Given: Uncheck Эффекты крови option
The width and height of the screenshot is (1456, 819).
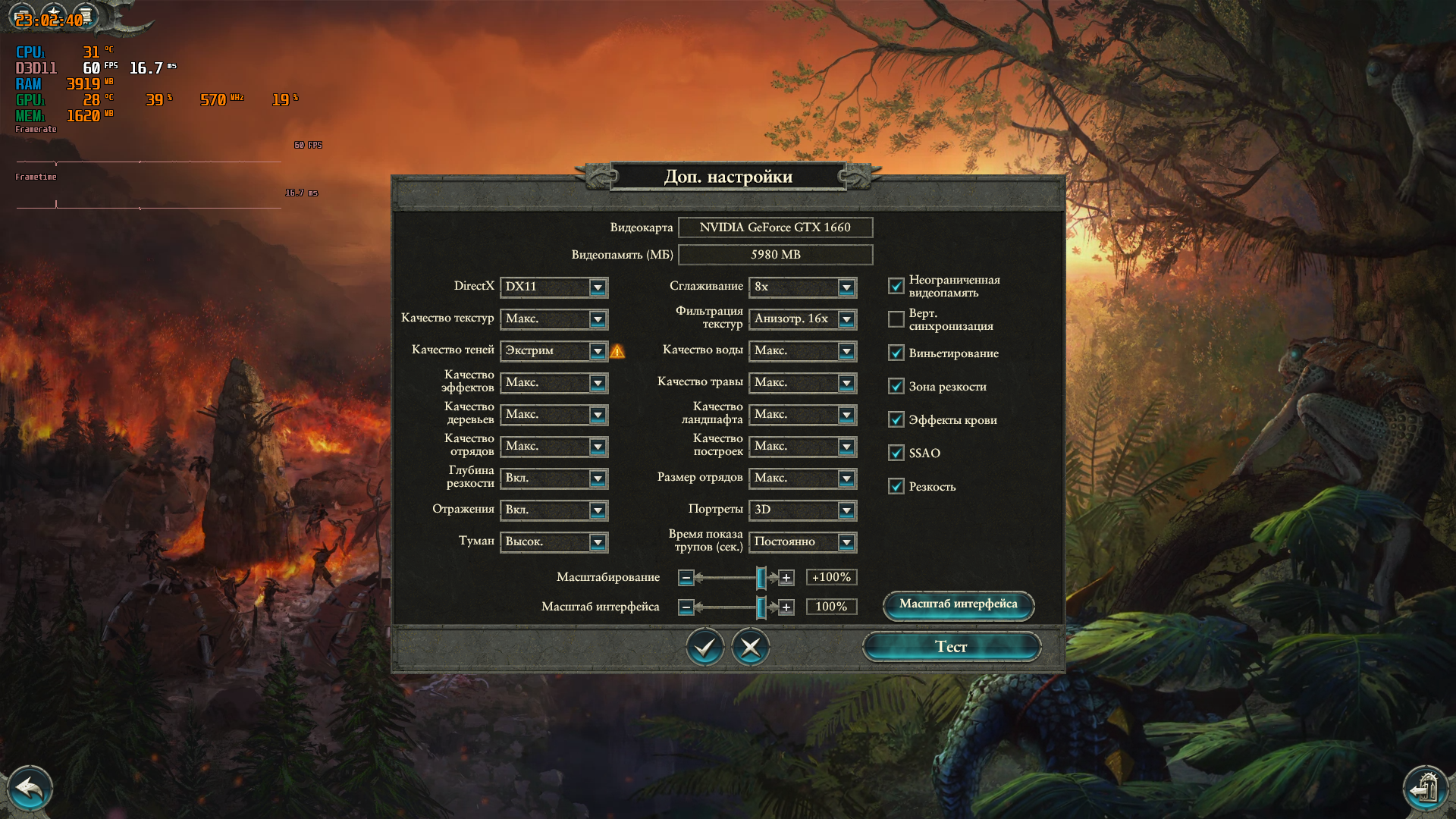Looking at the screenshot, I should [x=896, y=419].
